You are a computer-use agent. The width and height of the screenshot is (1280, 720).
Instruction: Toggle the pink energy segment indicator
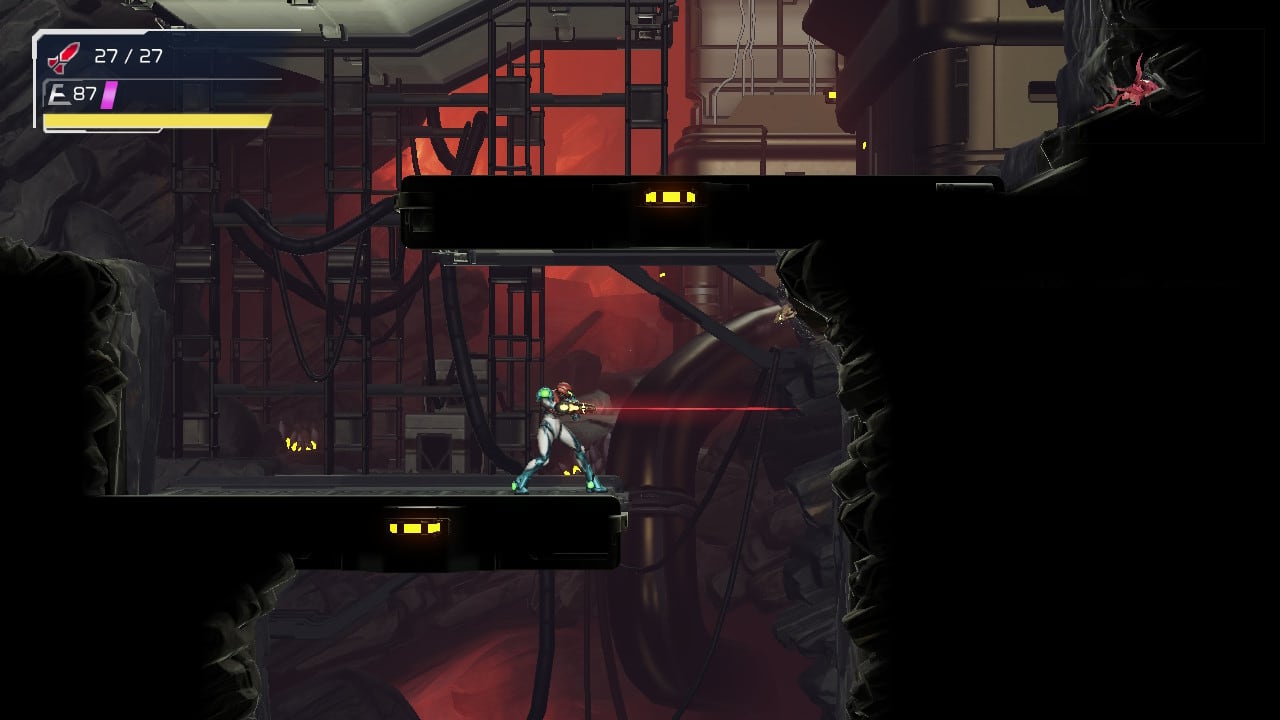pyautogui.click(x=110, y=95)
